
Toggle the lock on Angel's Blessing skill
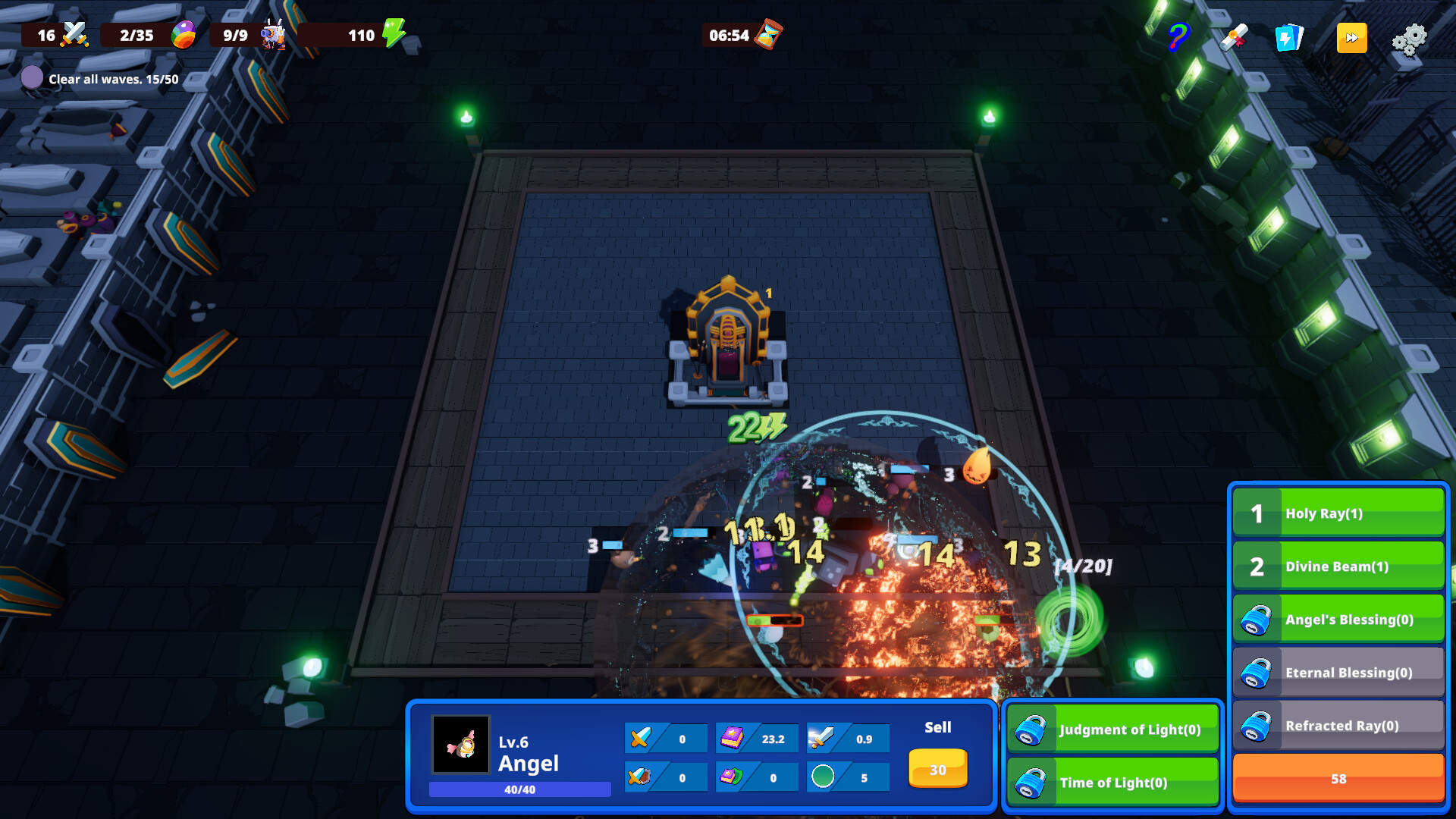[x=1258, y=619]
